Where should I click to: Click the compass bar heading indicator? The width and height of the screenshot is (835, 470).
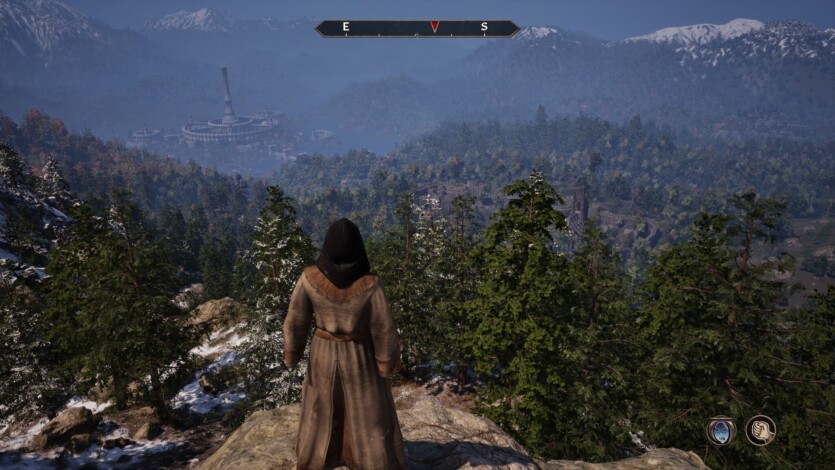[x=434, y=27]
